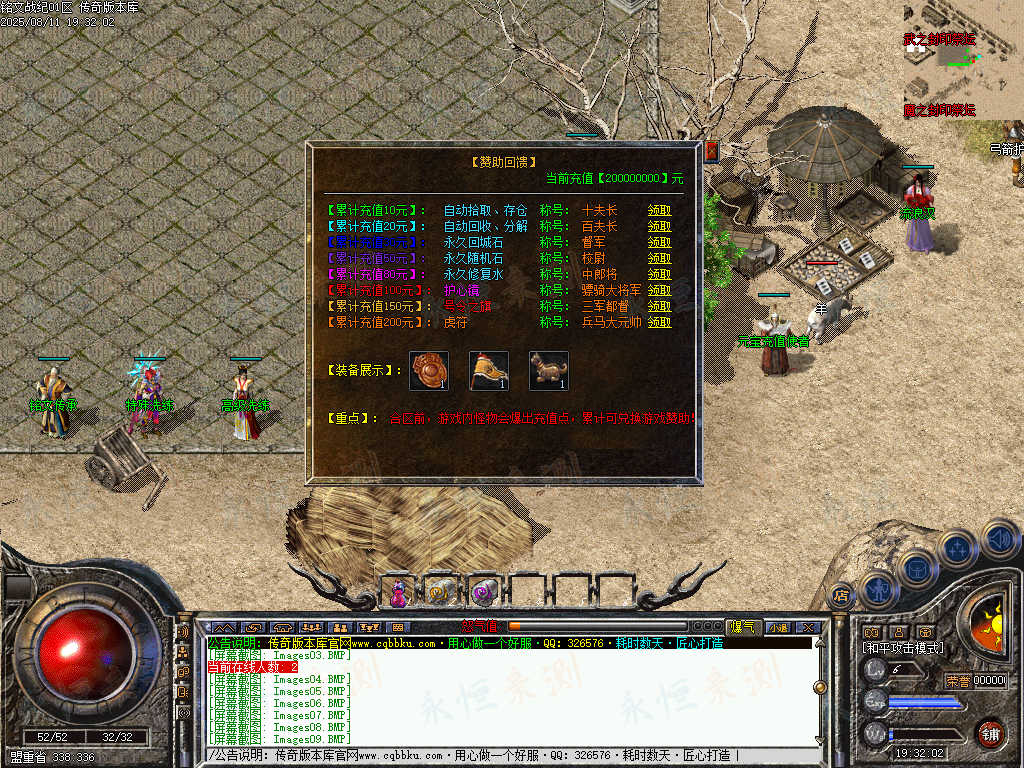Screen dimensions: 1024x768
Task: Close the 赞助回馈 sponsor window
Action: (x=712, y=151)
